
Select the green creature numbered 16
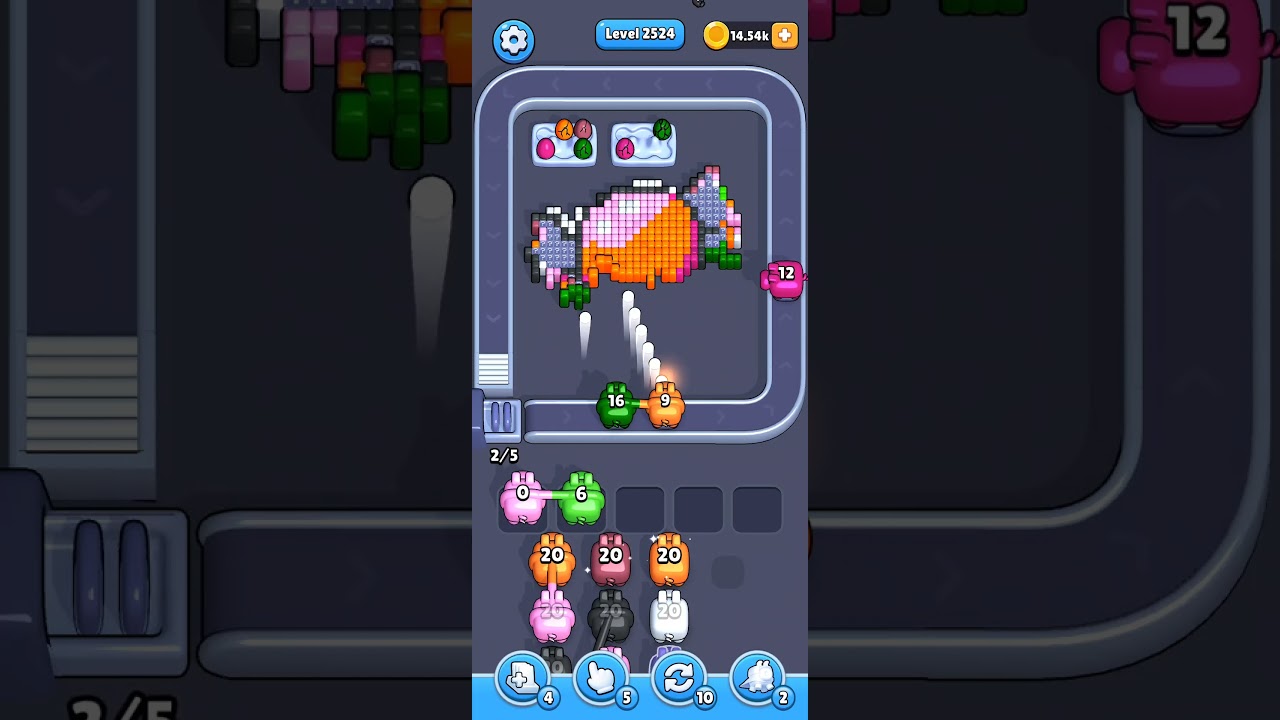pyautogui.click(x=616, y=401)
